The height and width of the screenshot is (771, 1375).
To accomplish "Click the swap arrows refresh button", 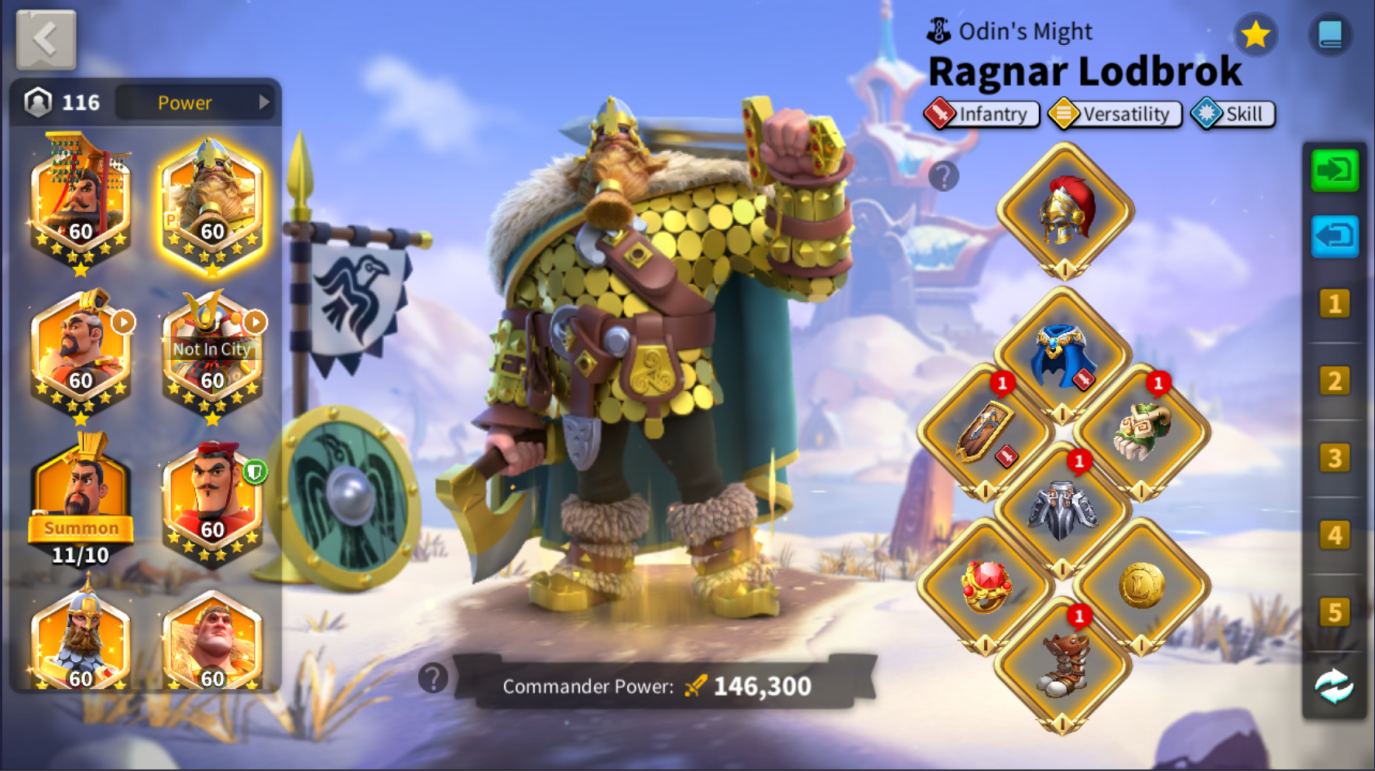I will point(1334,687).
